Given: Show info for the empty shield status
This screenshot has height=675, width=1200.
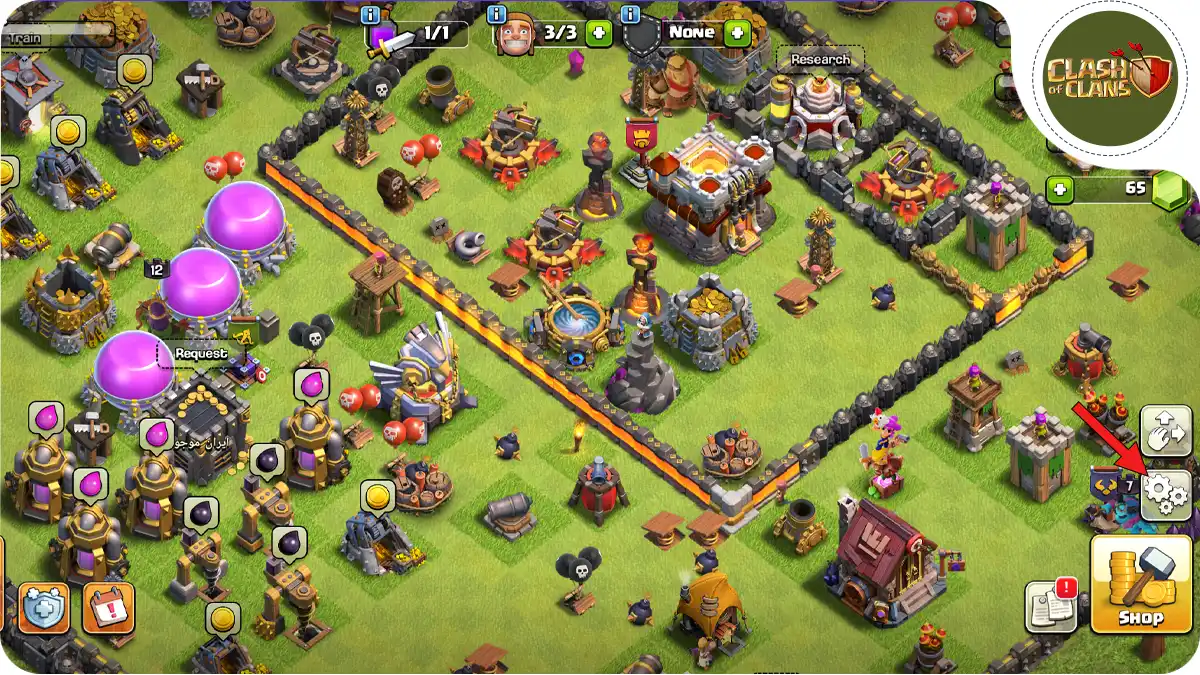Looking at the screenshot, I should pos(630,15).
